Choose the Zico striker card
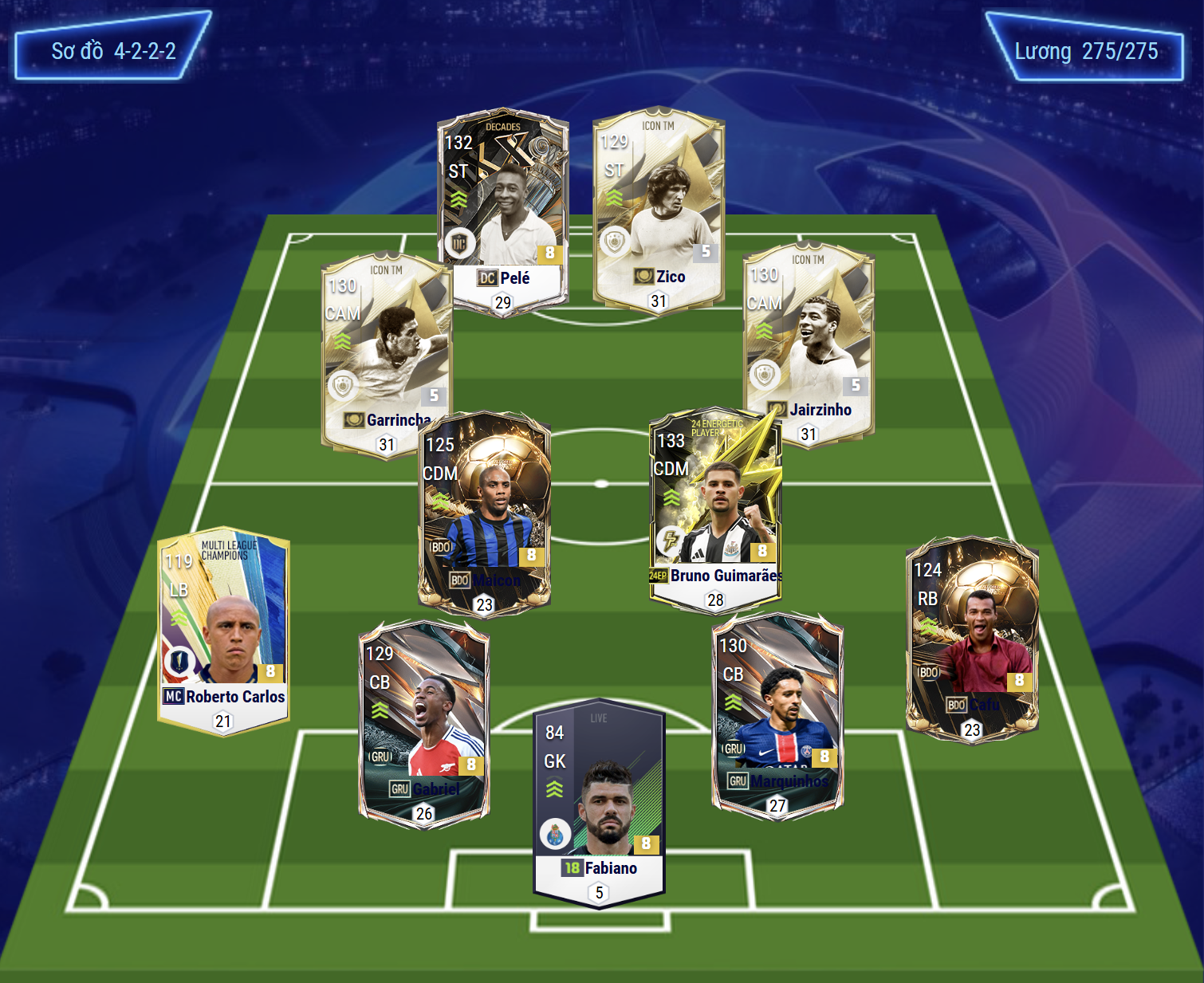This screenshot has width=1204, height=983. tap(659, 210)
